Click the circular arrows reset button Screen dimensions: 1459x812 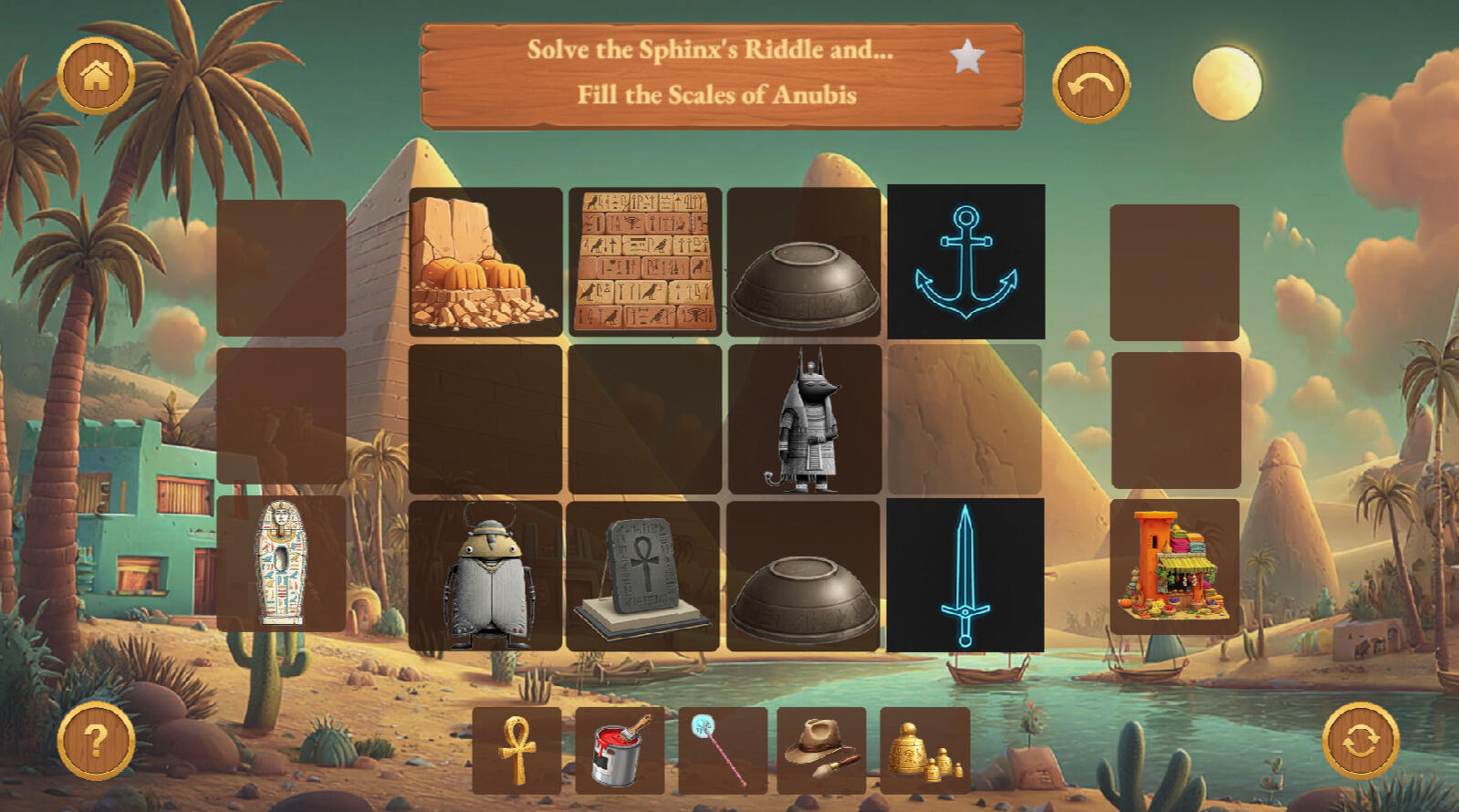(1360, 741)
